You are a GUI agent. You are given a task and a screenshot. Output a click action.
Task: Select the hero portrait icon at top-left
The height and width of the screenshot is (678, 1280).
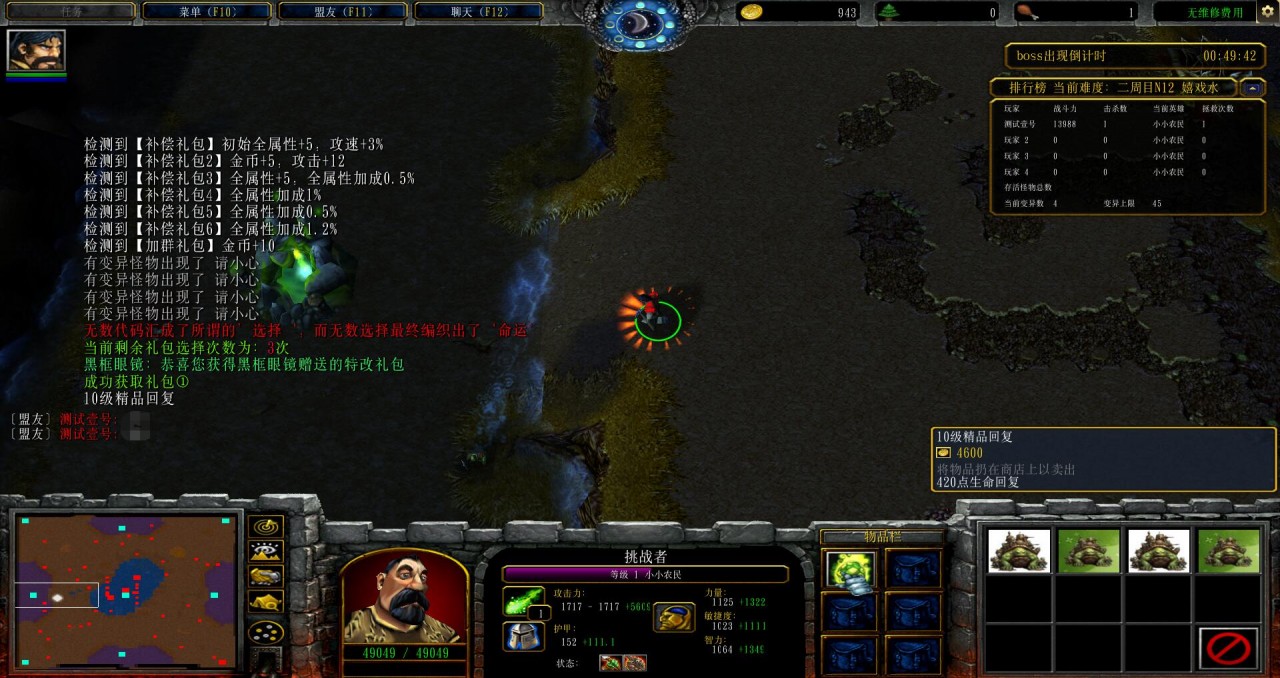pos(36,50)
